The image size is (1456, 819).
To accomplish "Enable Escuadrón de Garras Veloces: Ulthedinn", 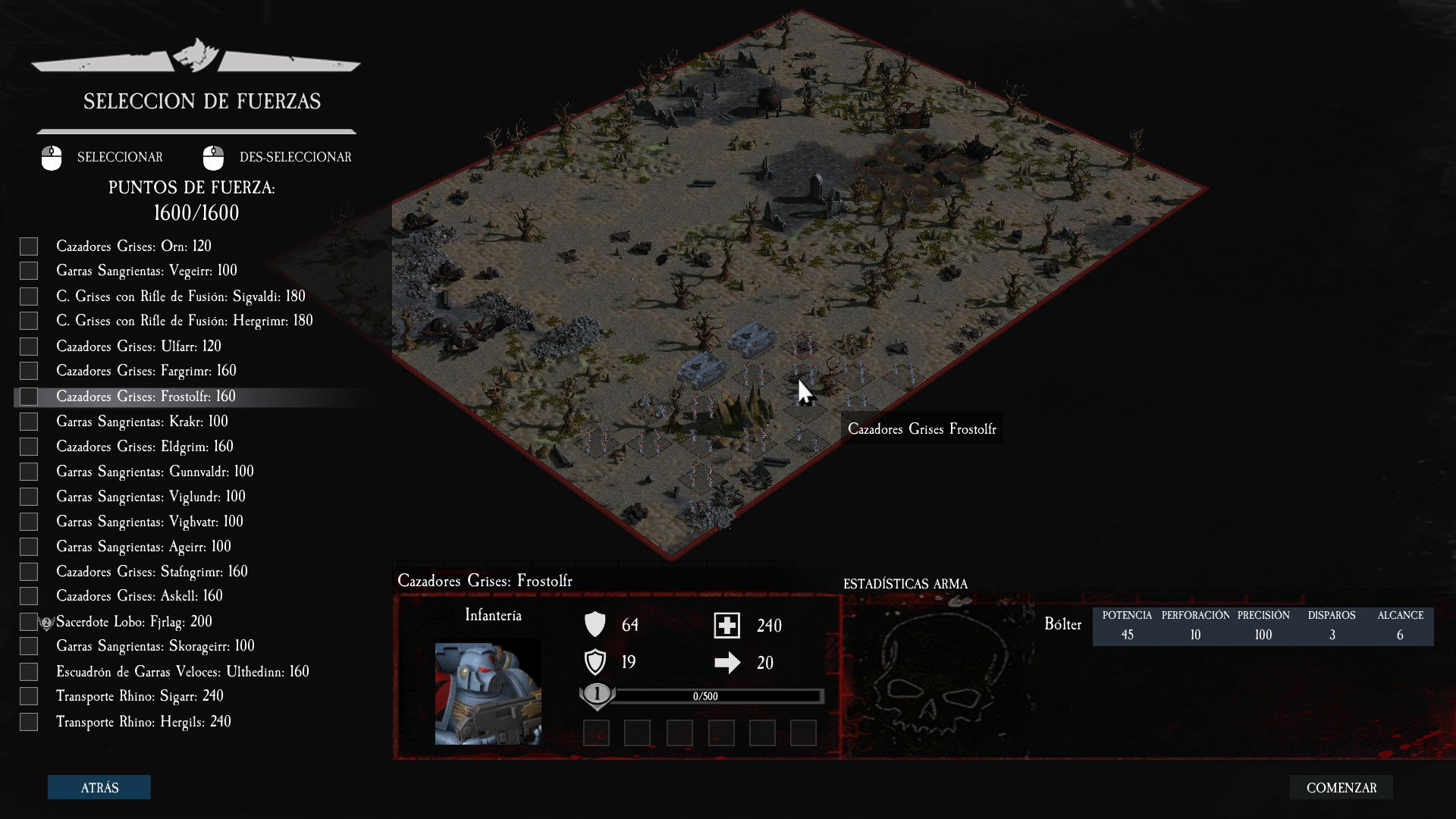I will [x=29, y=671].
